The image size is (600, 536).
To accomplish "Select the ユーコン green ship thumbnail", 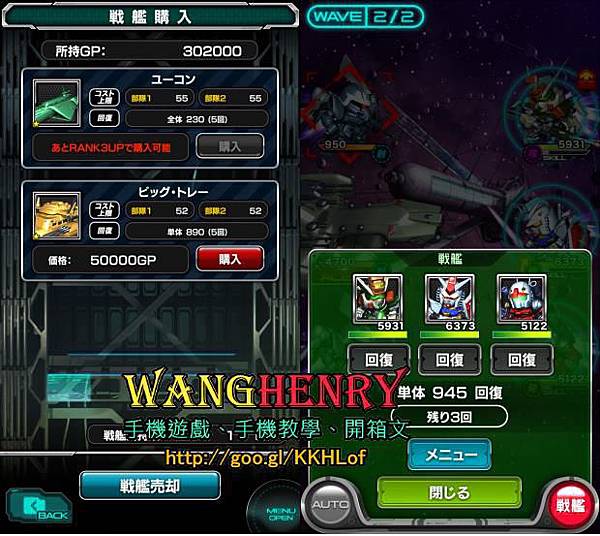I will click(x=57, y=104).
